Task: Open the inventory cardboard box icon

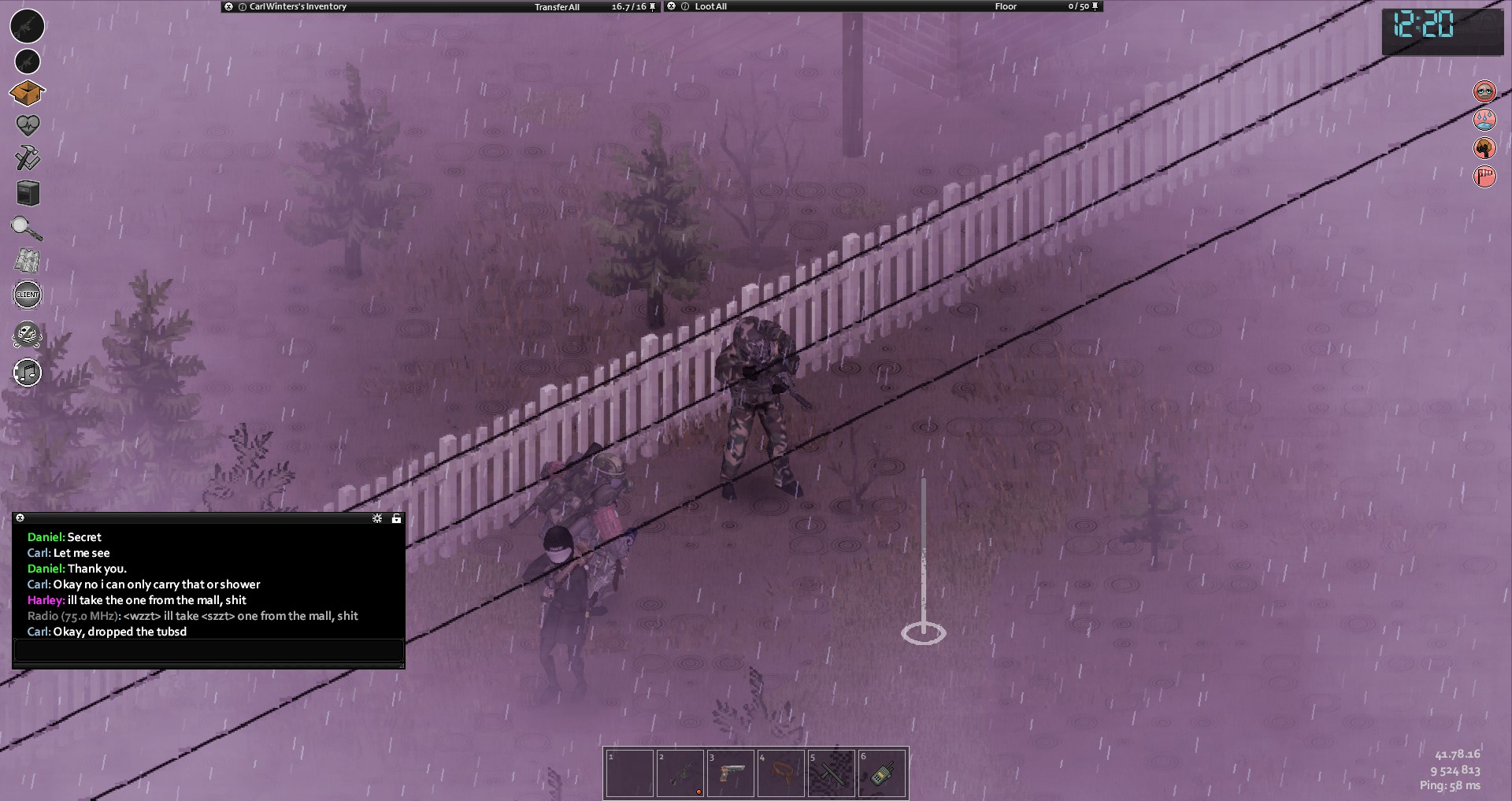Action: click(x=27, y=93)
